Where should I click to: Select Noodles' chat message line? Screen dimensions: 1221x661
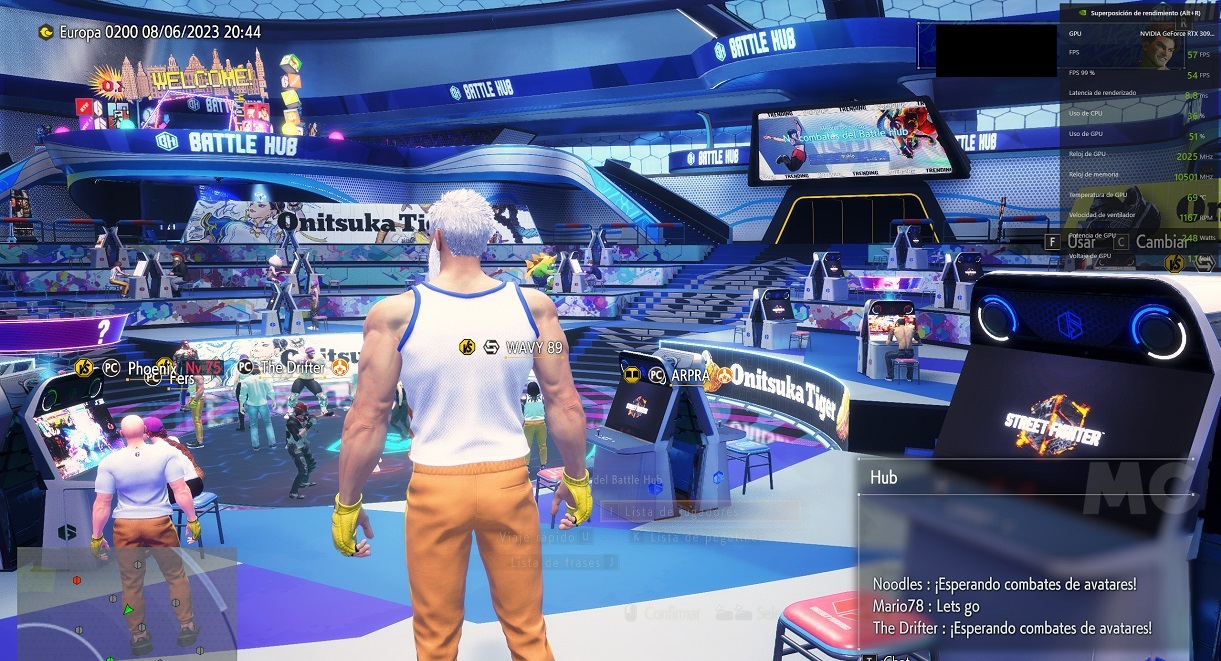(x=1004, y=584)
